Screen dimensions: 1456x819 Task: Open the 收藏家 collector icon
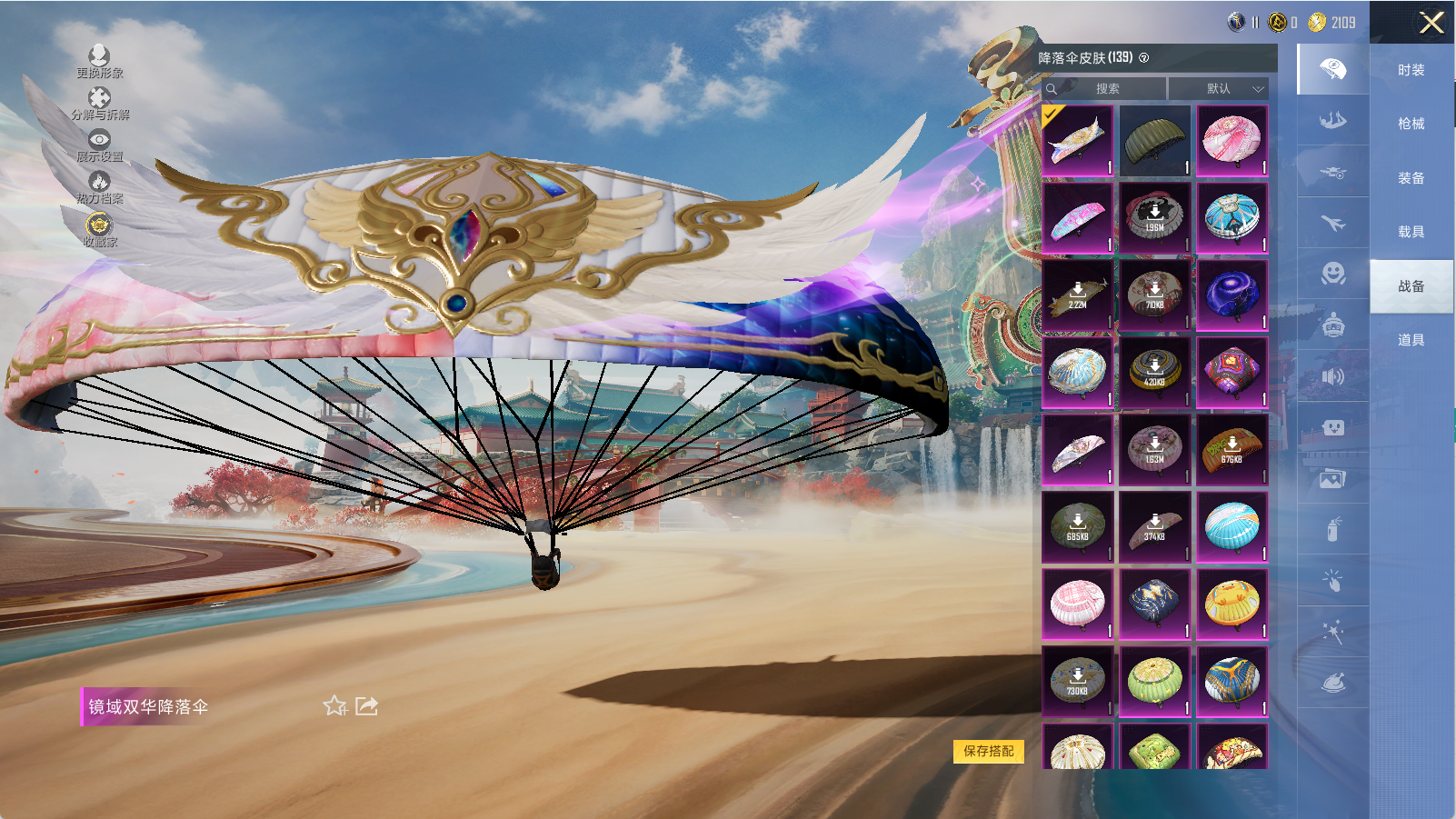[99, 229]
